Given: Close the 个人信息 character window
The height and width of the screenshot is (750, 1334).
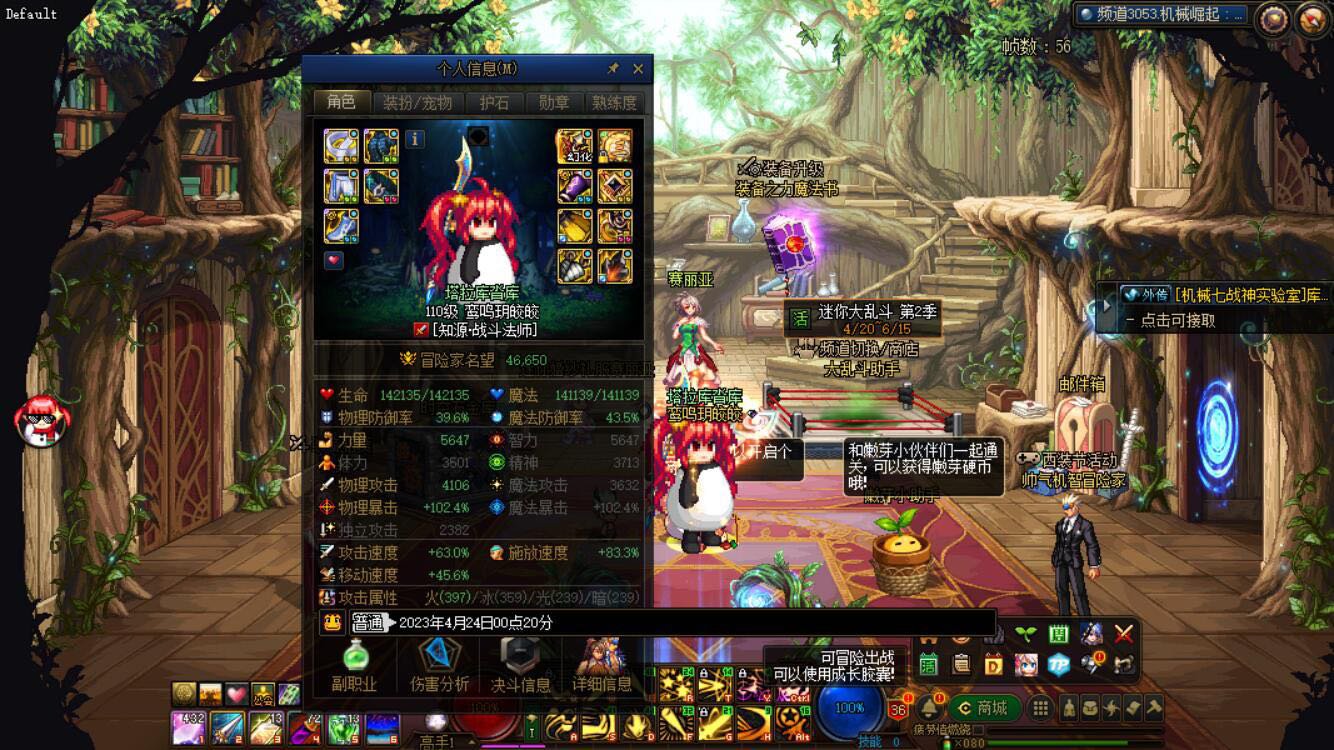Looking at the screenshot, I should pos(638,69).
